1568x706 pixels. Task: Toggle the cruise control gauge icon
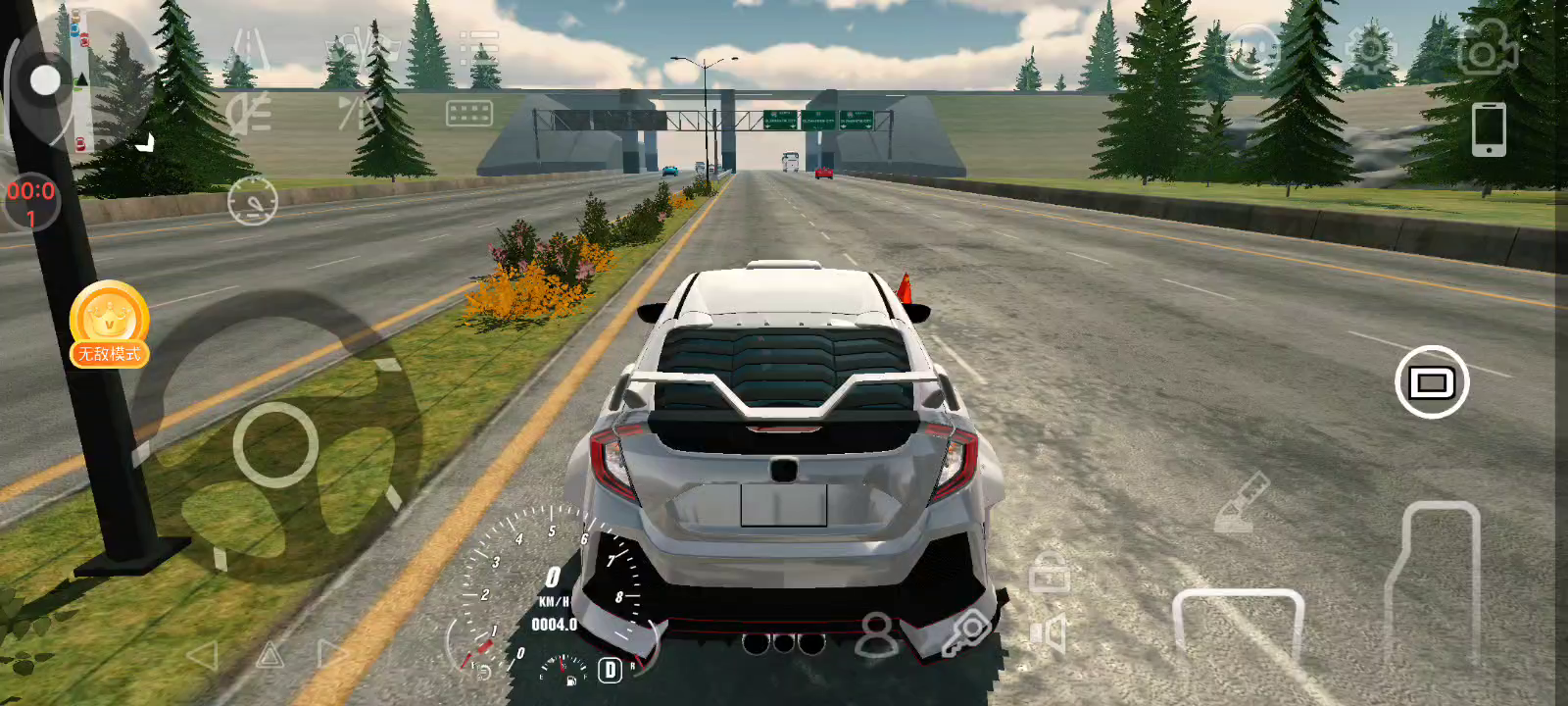(x=253, y=202)
